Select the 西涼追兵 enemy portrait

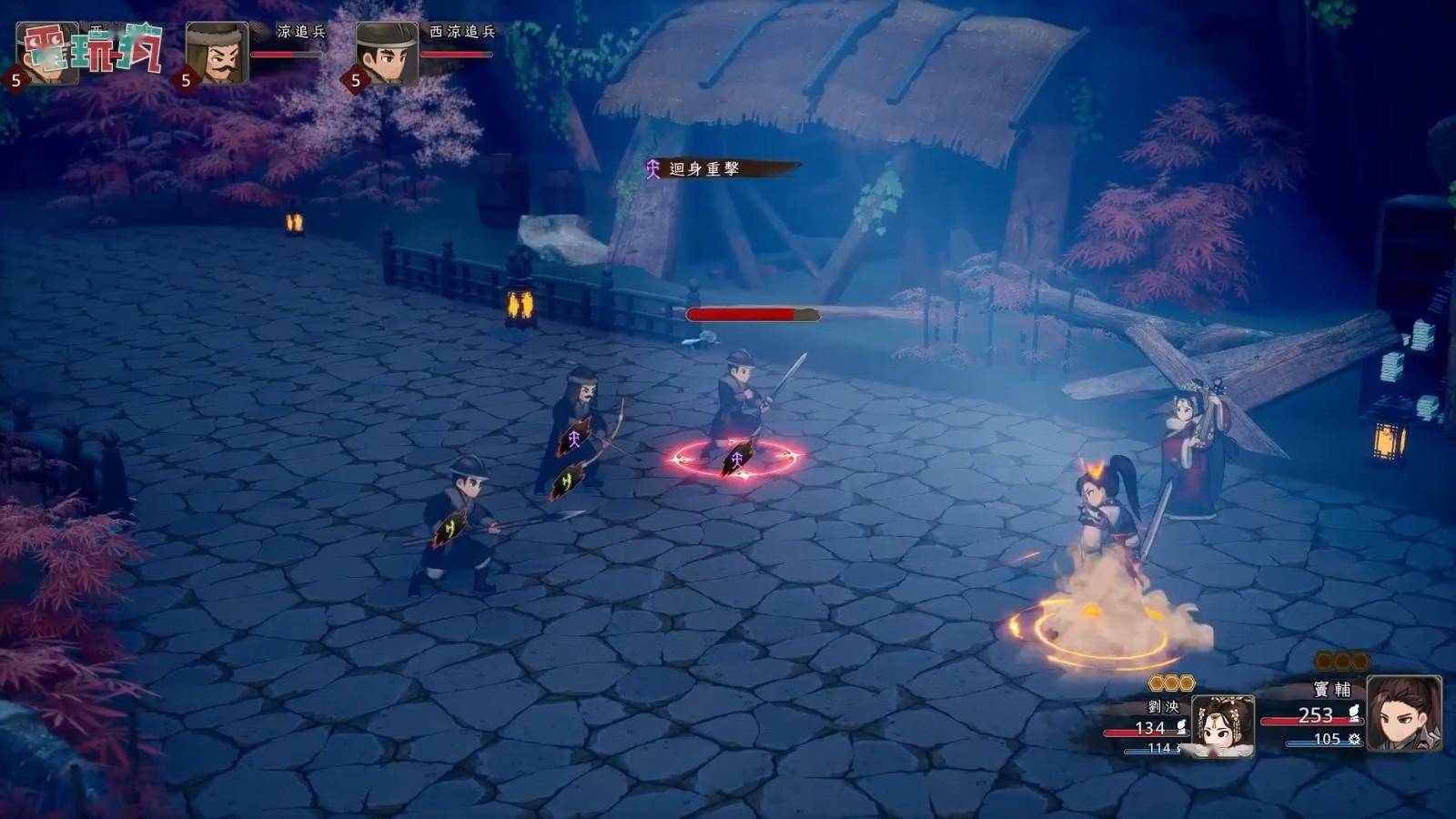point(387,53)
